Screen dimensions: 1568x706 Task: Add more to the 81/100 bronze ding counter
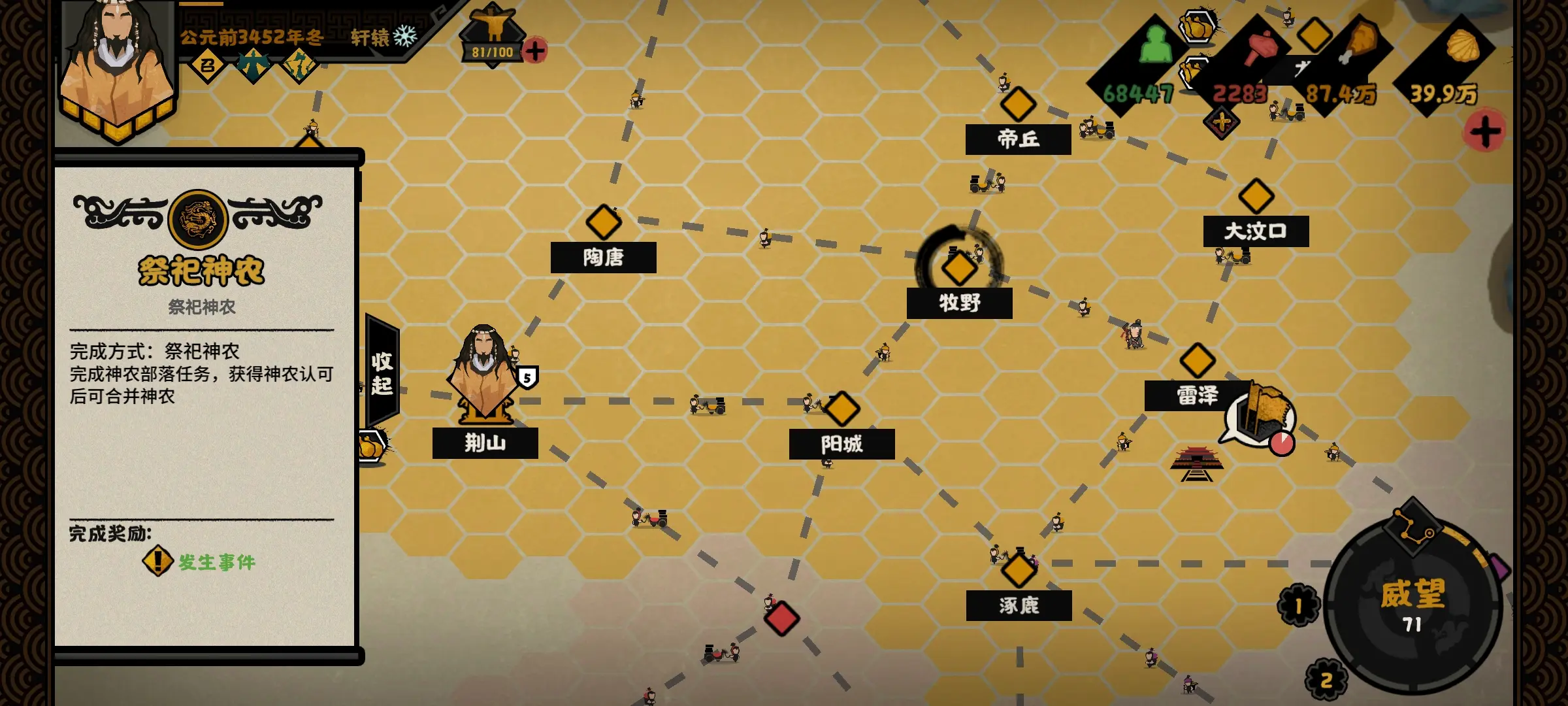[535, 50]
